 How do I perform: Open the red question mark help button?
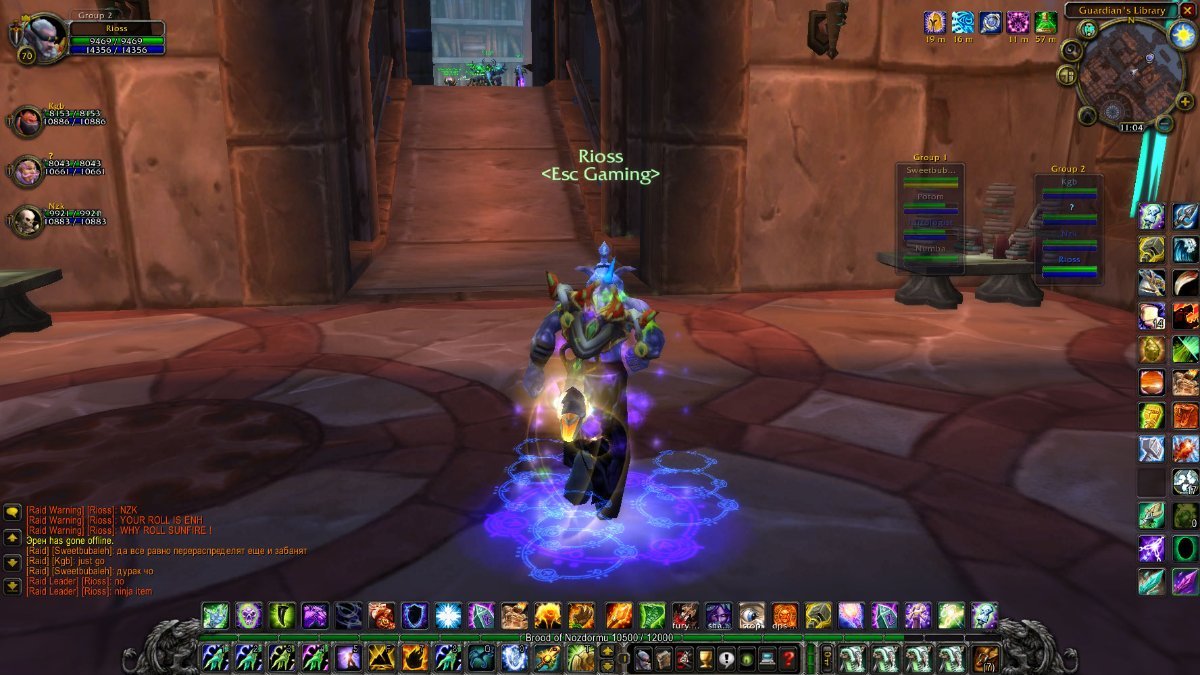tap(789, 658)
